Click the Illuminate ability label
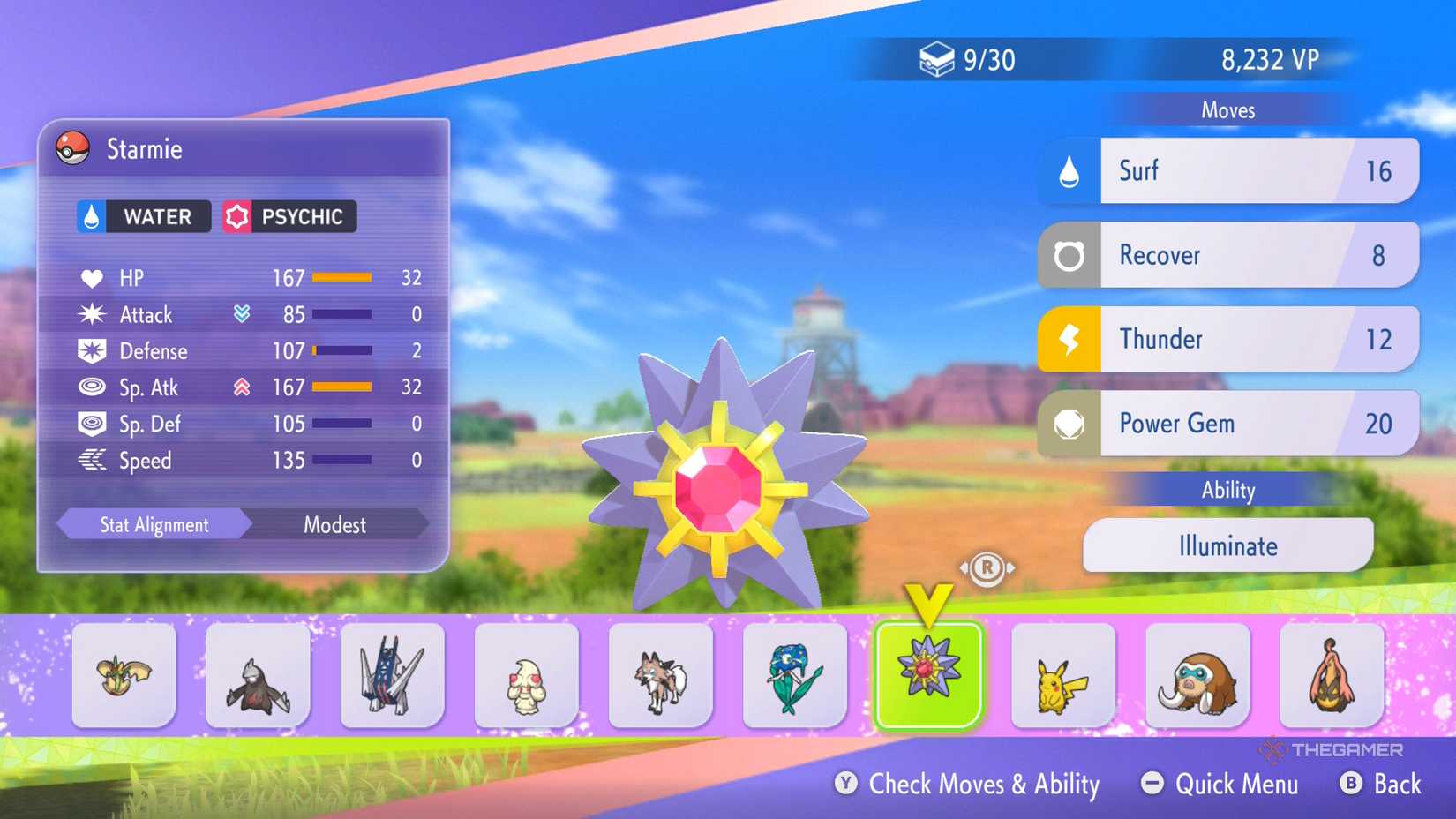 tap(1227, 545)
